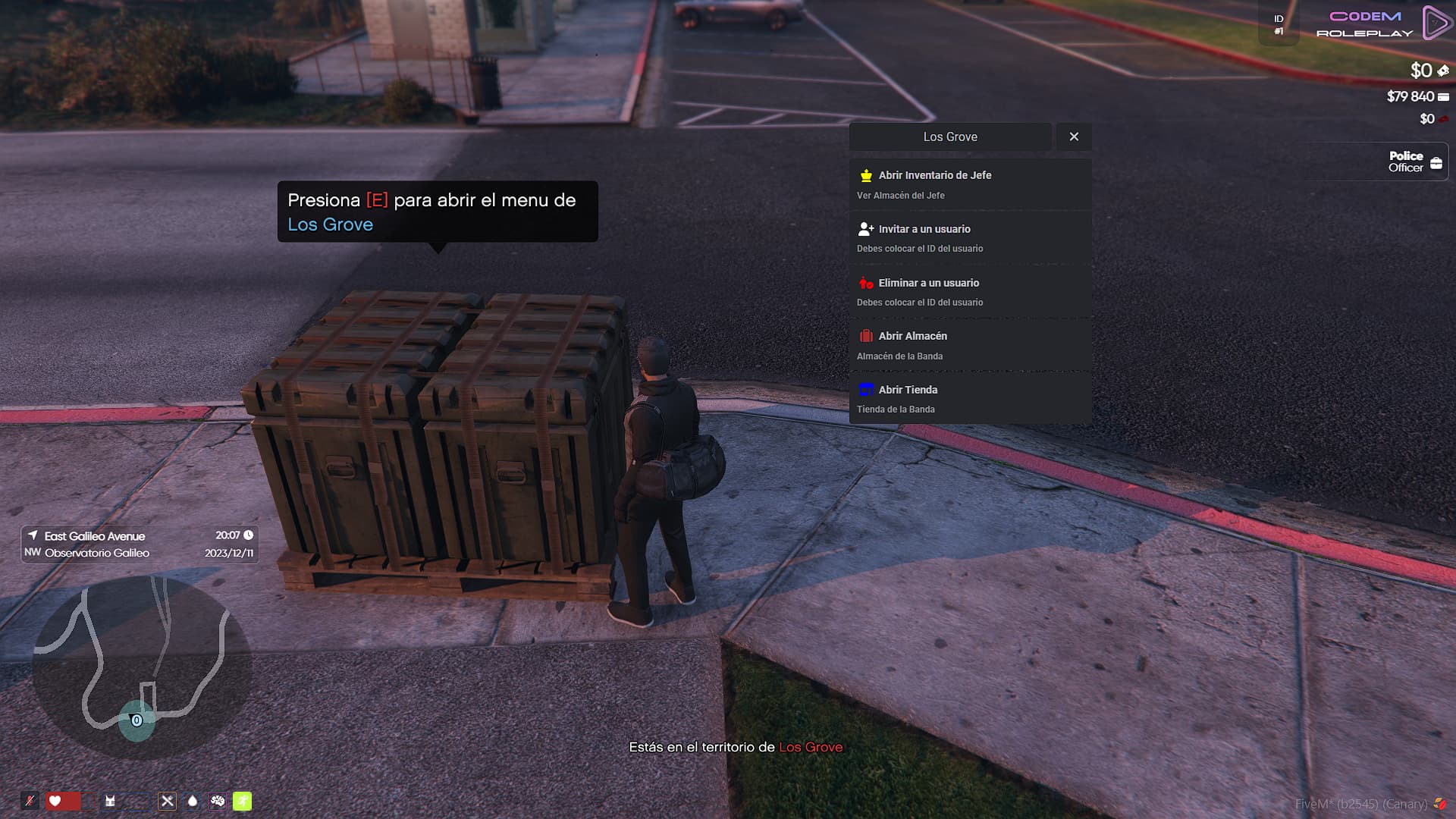Select the heart health status icon
This screenshot has height=819, width=1456.
pyautogui.click(x=55, y=801)
